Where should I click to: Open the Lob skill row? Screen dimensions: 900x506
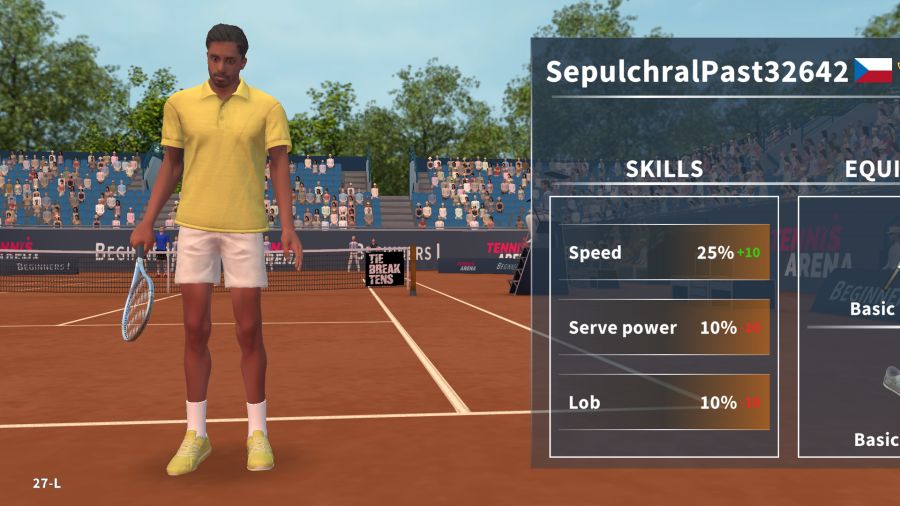664,403
